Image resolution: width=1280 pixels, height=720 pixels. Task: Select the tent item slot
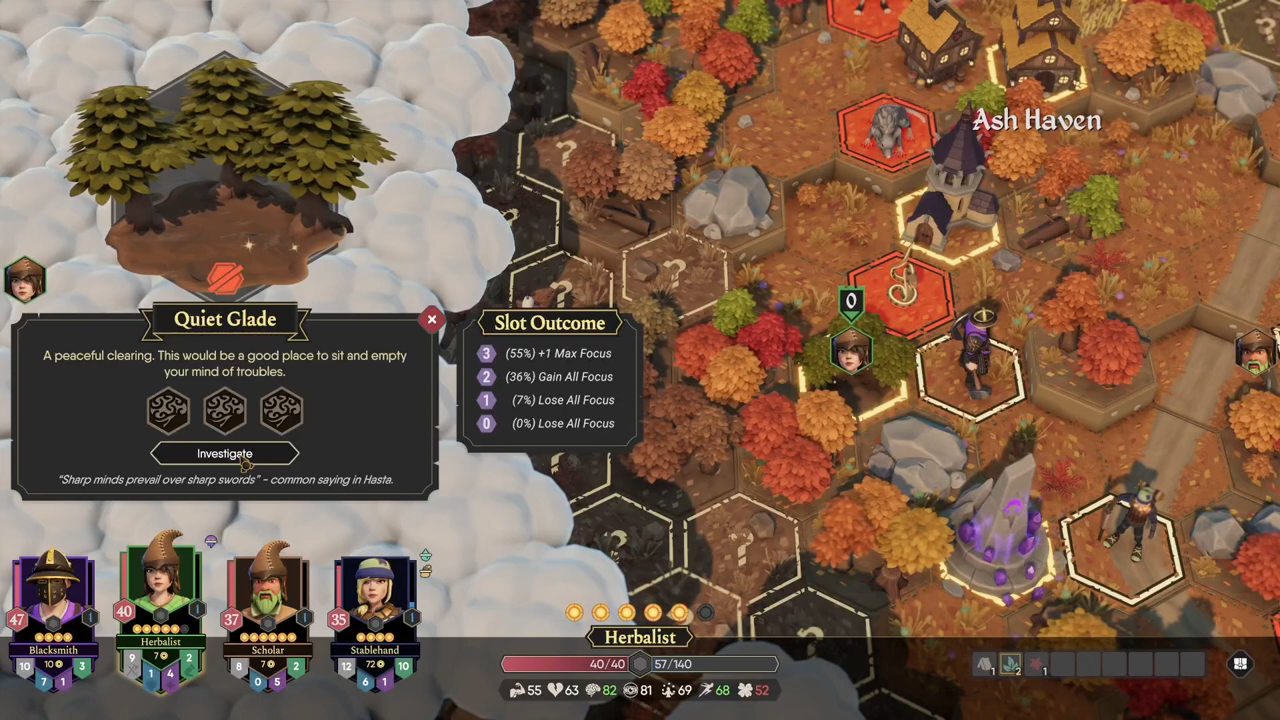pos(985,664)
